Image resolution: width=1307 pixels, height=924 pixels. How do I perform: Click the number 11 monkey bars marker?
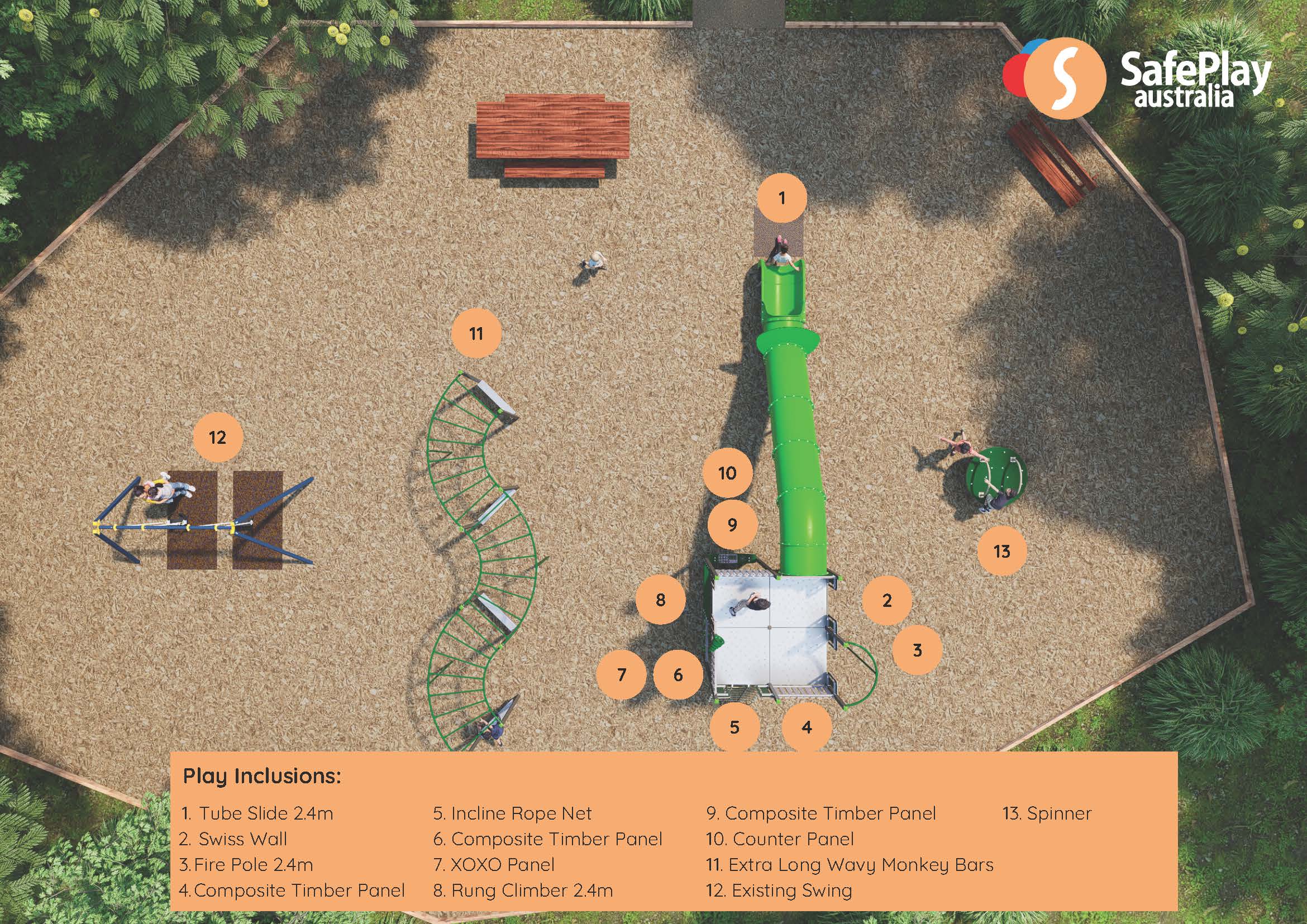476,333
